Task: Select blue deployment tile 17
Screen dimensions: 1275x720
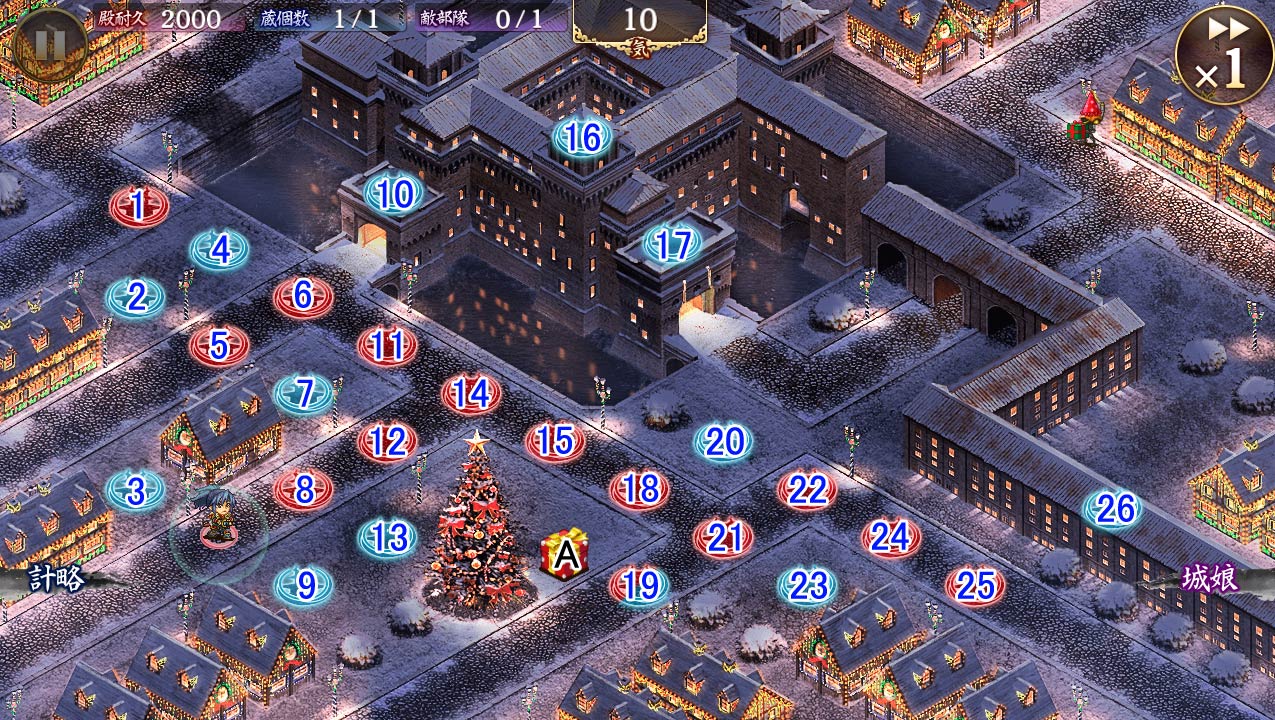Action: click(673, 244)
